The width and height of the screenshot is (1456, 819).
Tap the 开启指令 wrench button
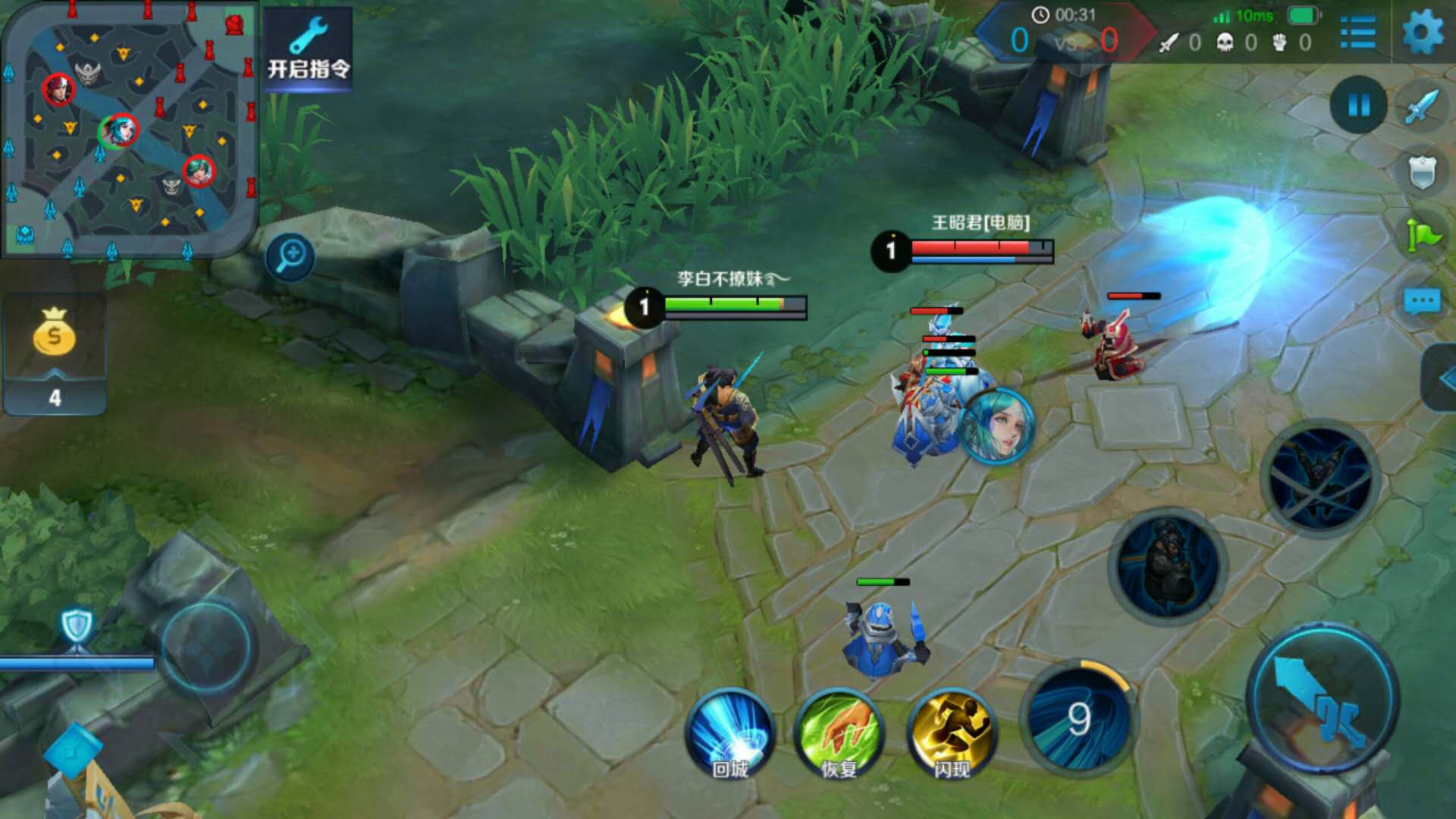(308, 50)
